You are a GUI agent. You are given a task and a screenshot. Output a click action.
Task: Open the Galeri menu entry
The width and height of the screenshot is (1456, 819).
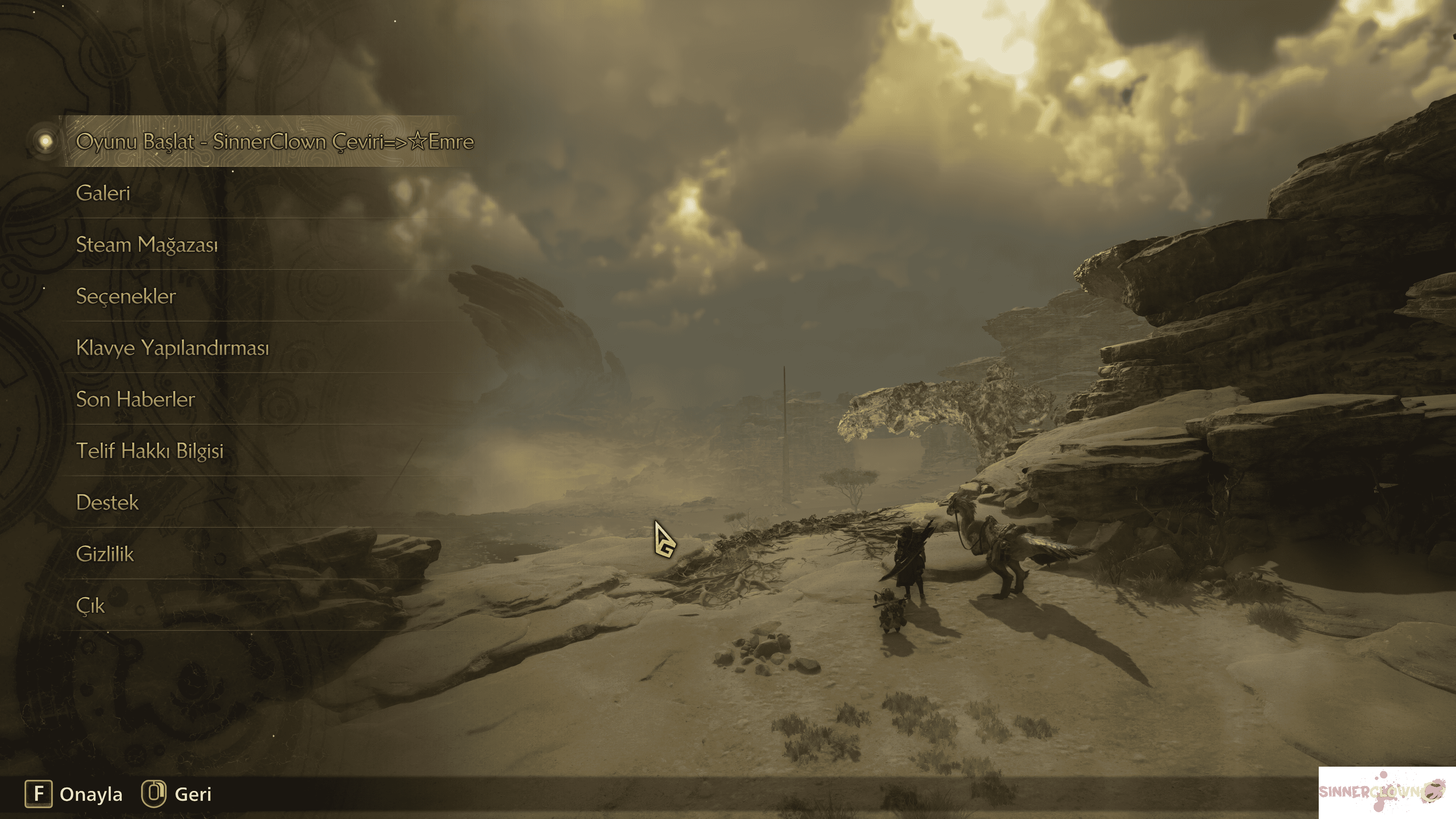click(x=104, y=193)
